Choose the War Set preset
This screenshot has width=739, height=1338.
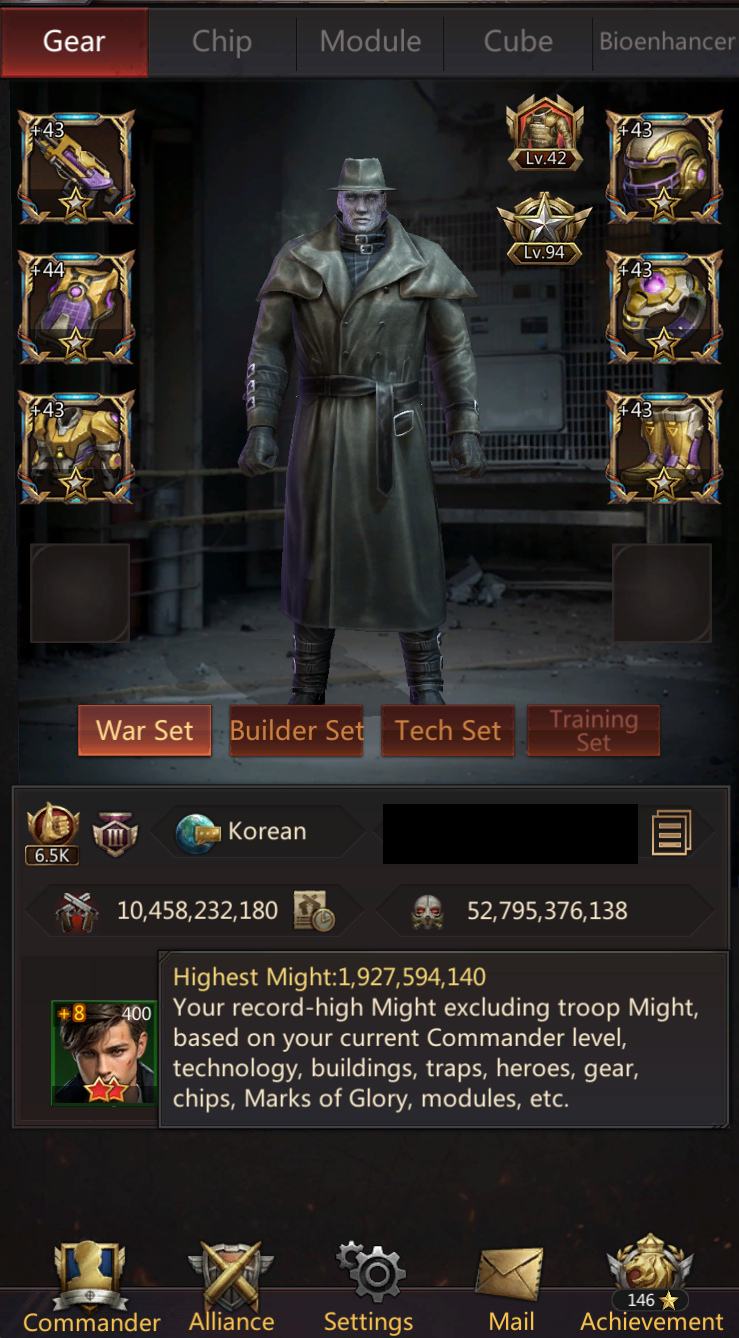(x=145, y=731)
